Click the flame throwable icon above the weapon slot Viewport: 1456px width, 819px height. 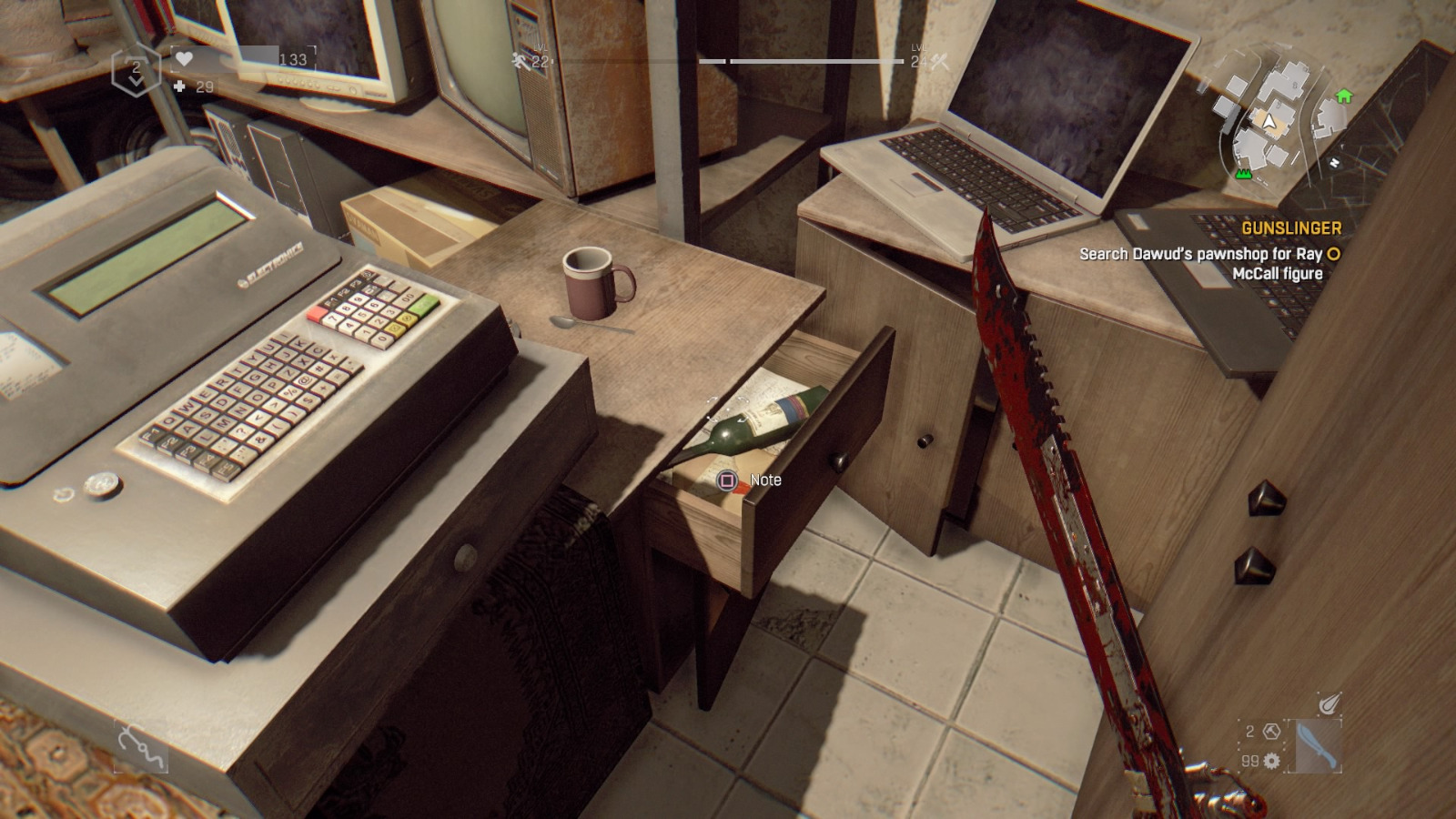[x=1330, y=703]
